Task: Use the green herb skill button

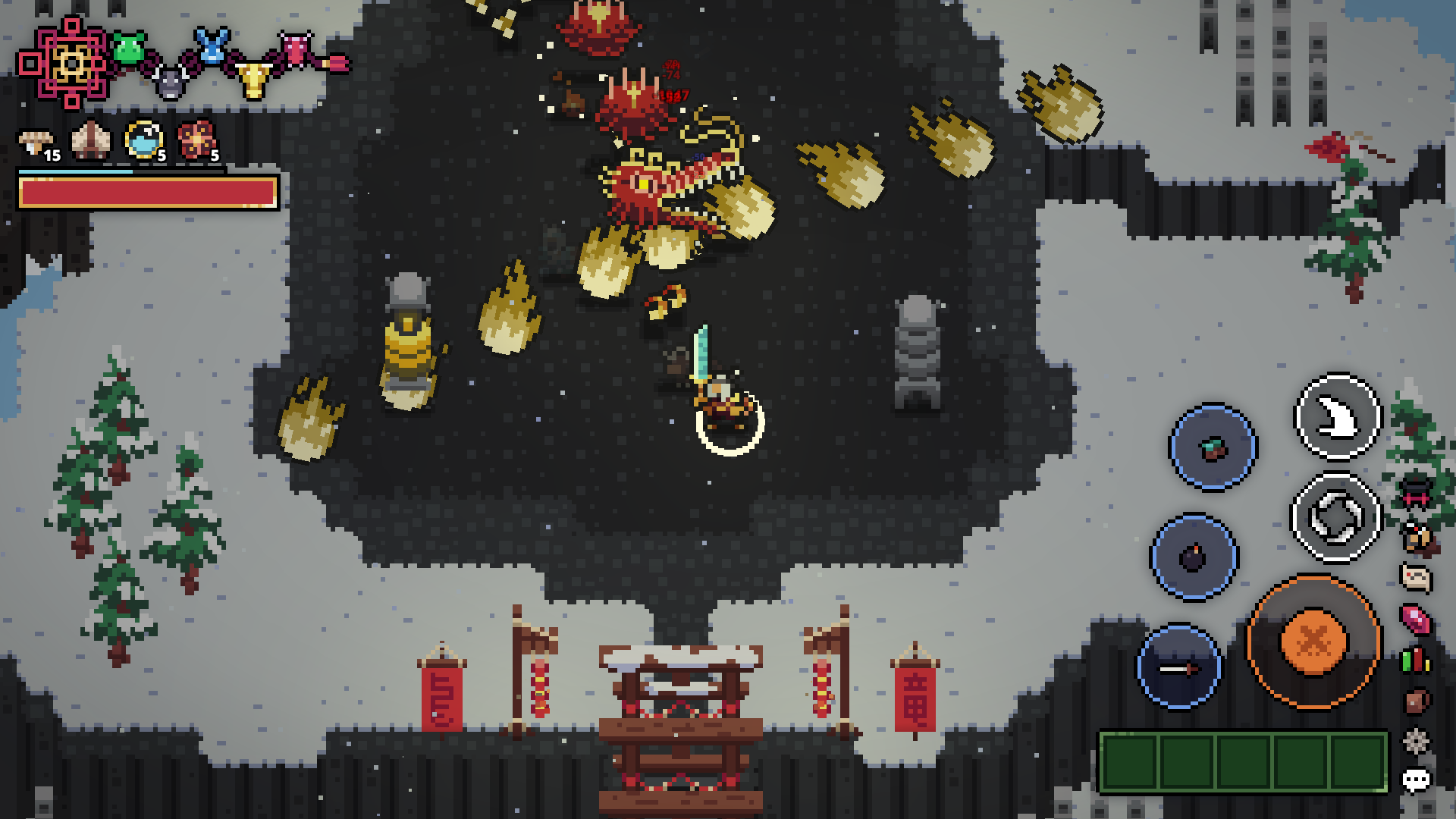Action: click(x=1212, y=447)
